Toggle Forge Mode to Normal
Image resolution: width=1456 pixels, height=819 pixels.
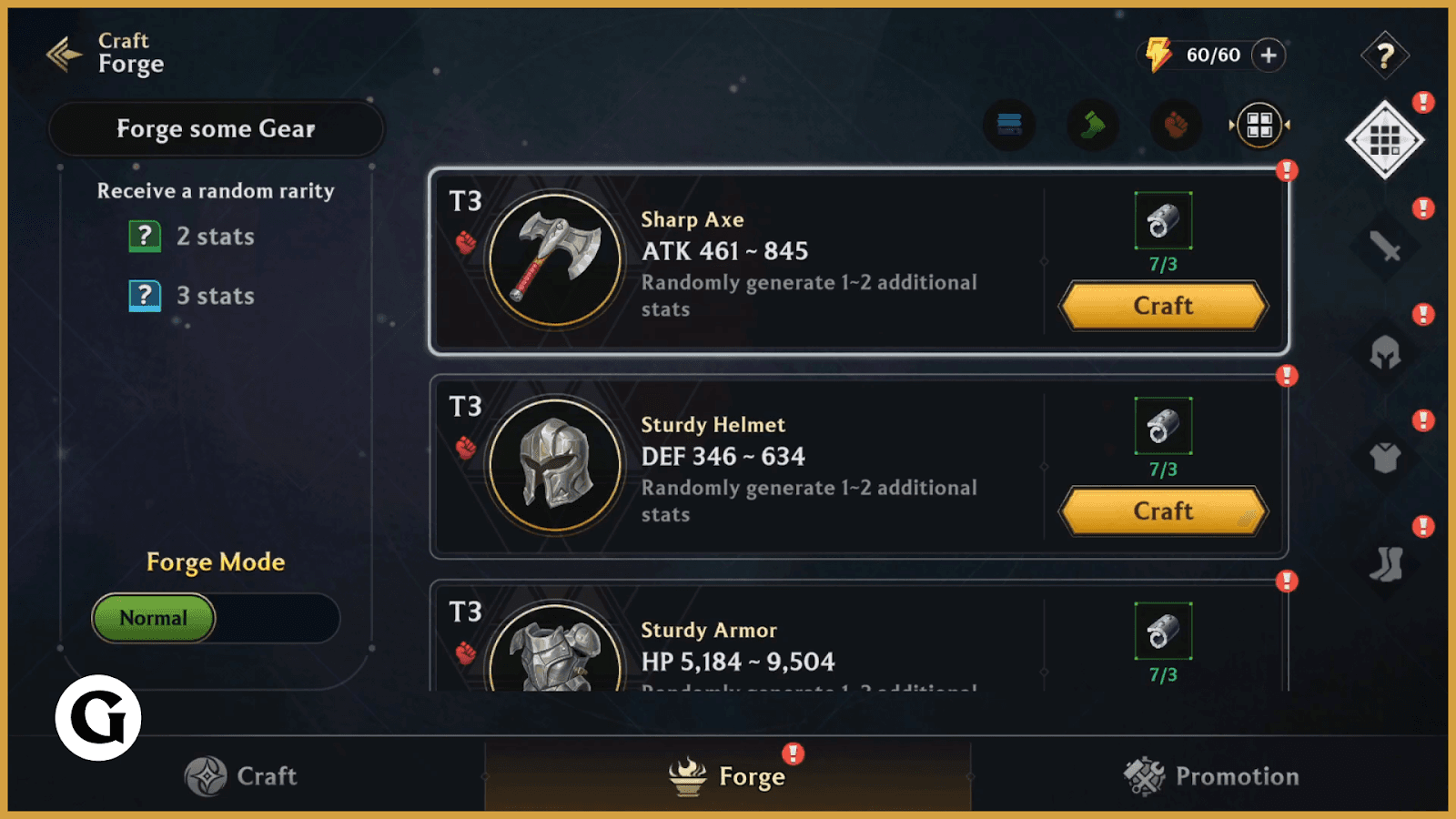point(153,618)
